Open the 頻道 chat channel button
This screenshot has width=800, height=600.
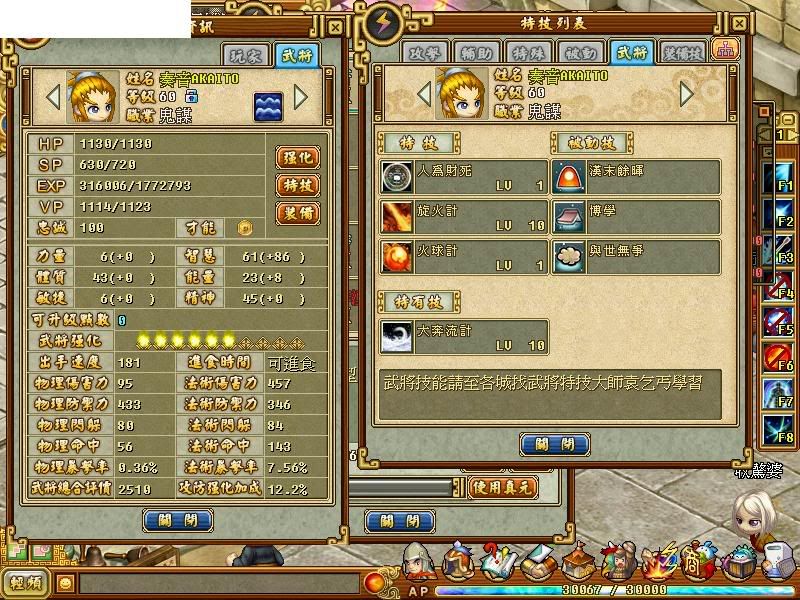[27, 582]
